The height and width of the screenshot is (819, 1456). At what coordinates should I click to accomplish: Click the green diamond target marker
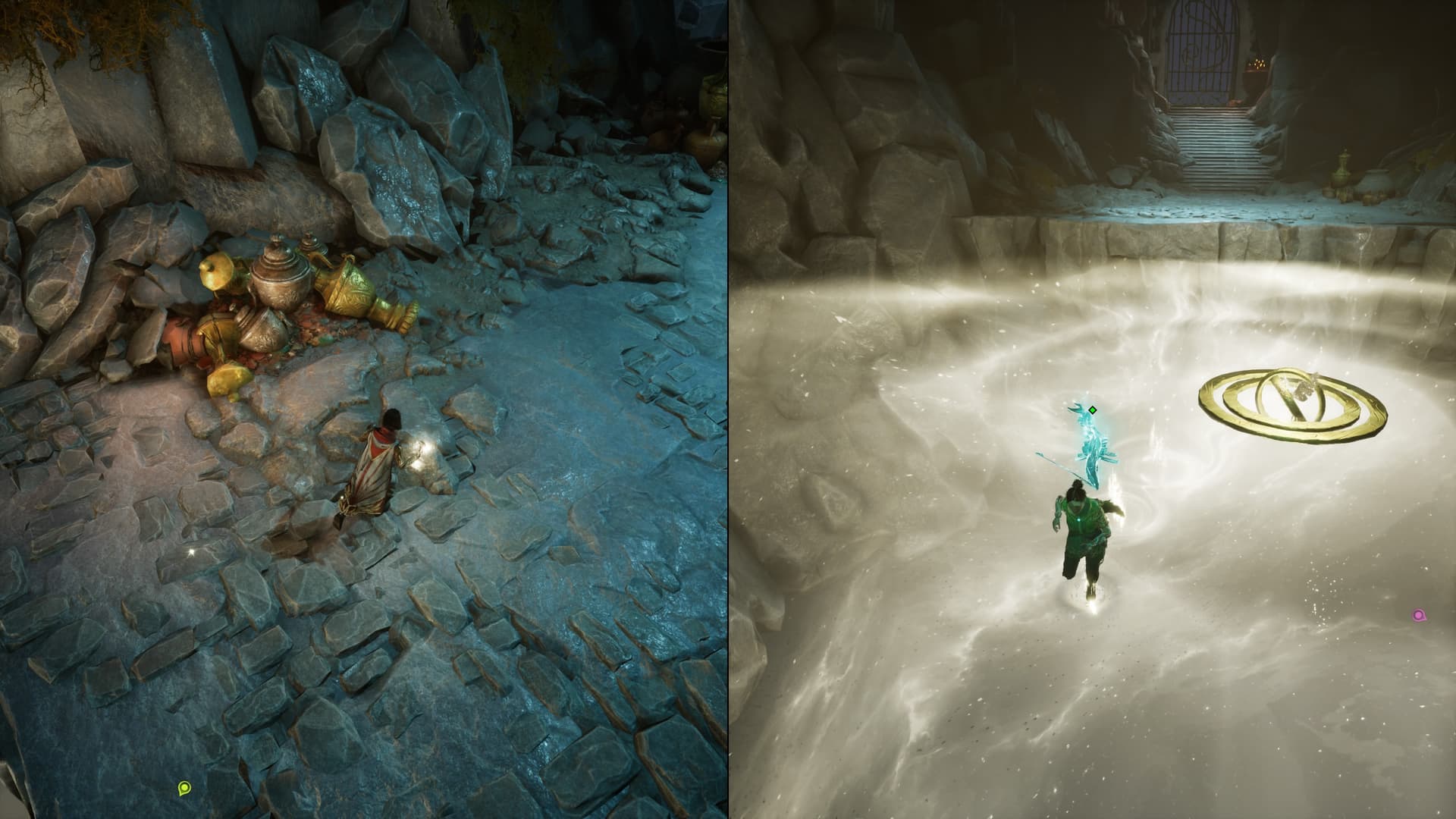coord(1093,410)
